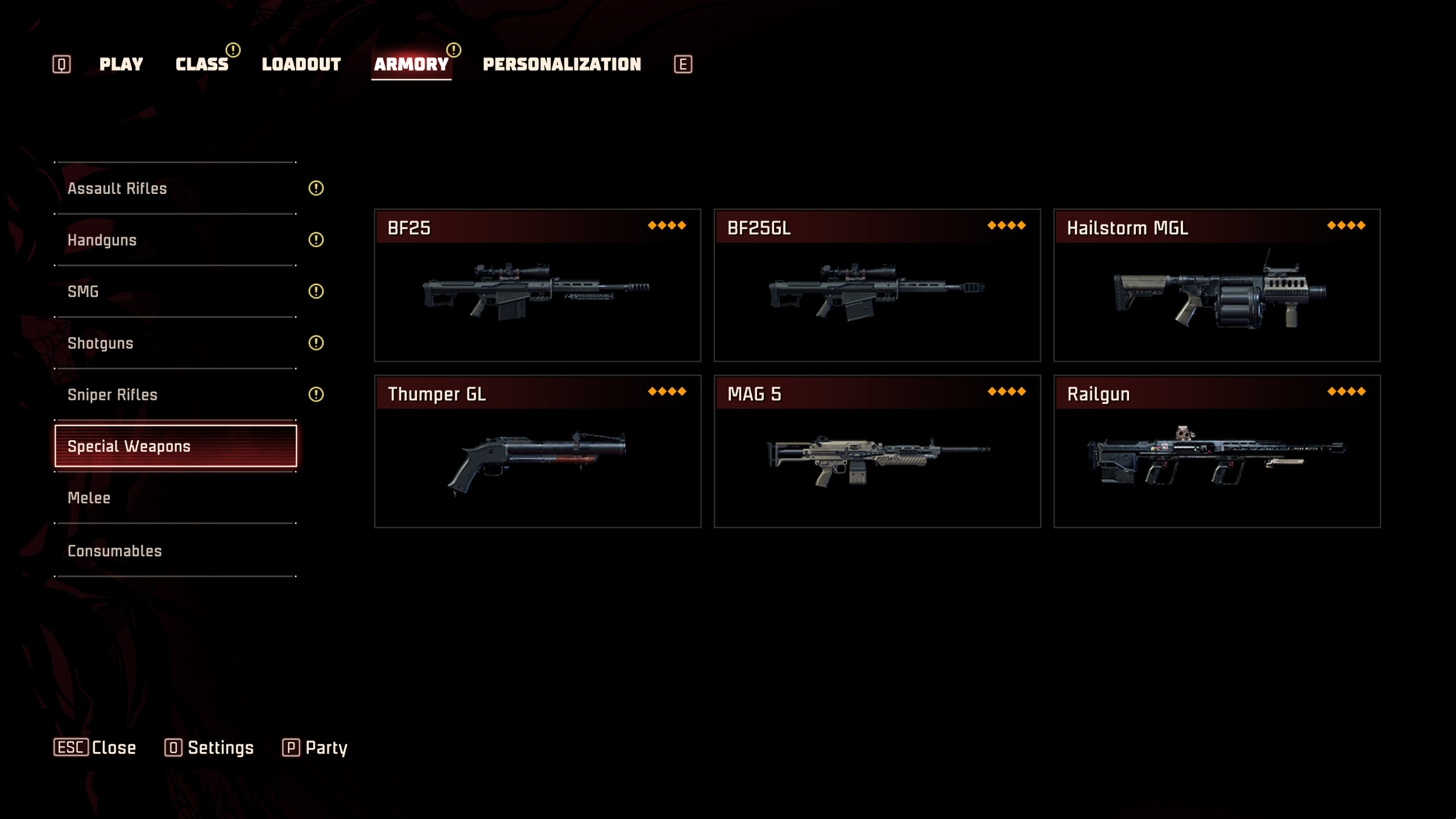
Task: Switch to the Play tab
Action: (x=121, y=64)
